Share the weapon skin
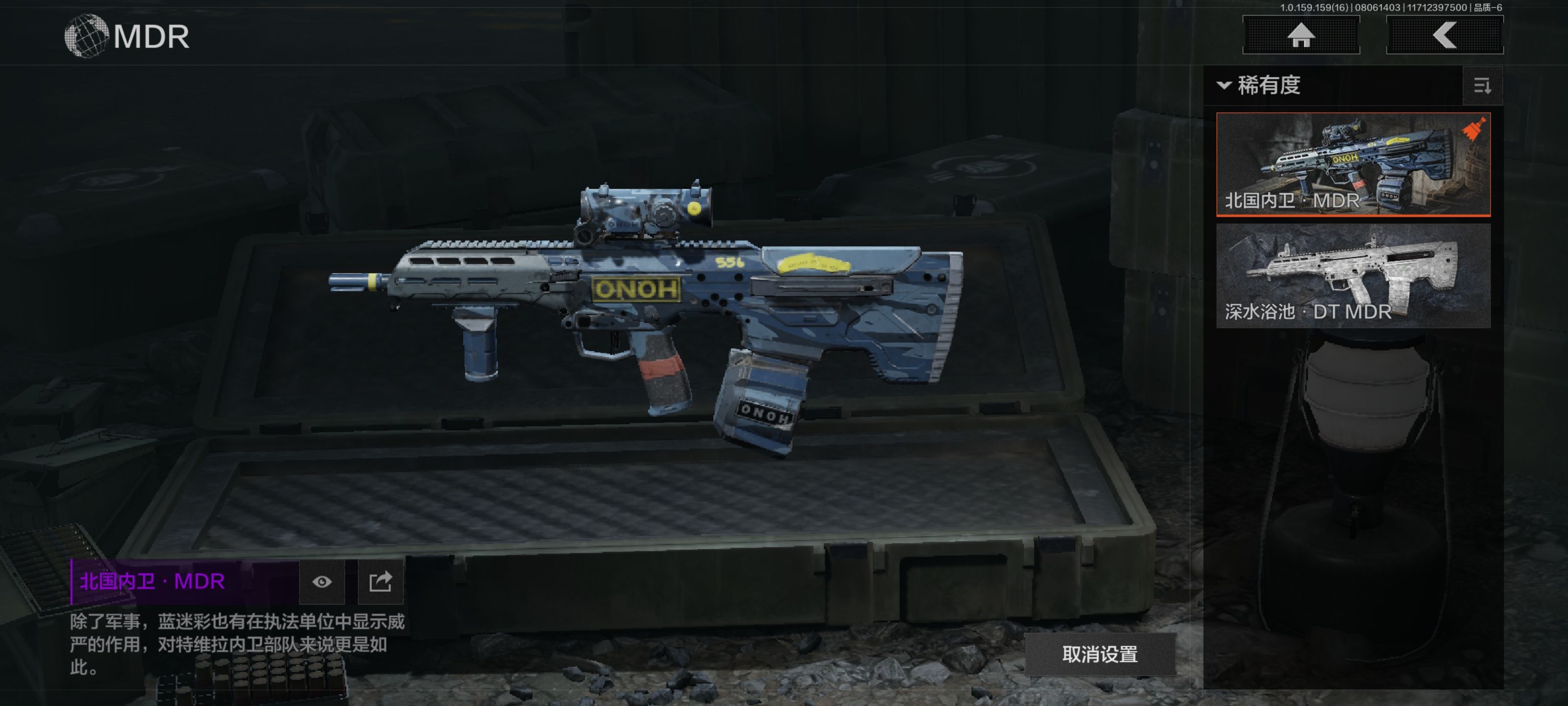Screen dimensions: 1568x706 380,582
